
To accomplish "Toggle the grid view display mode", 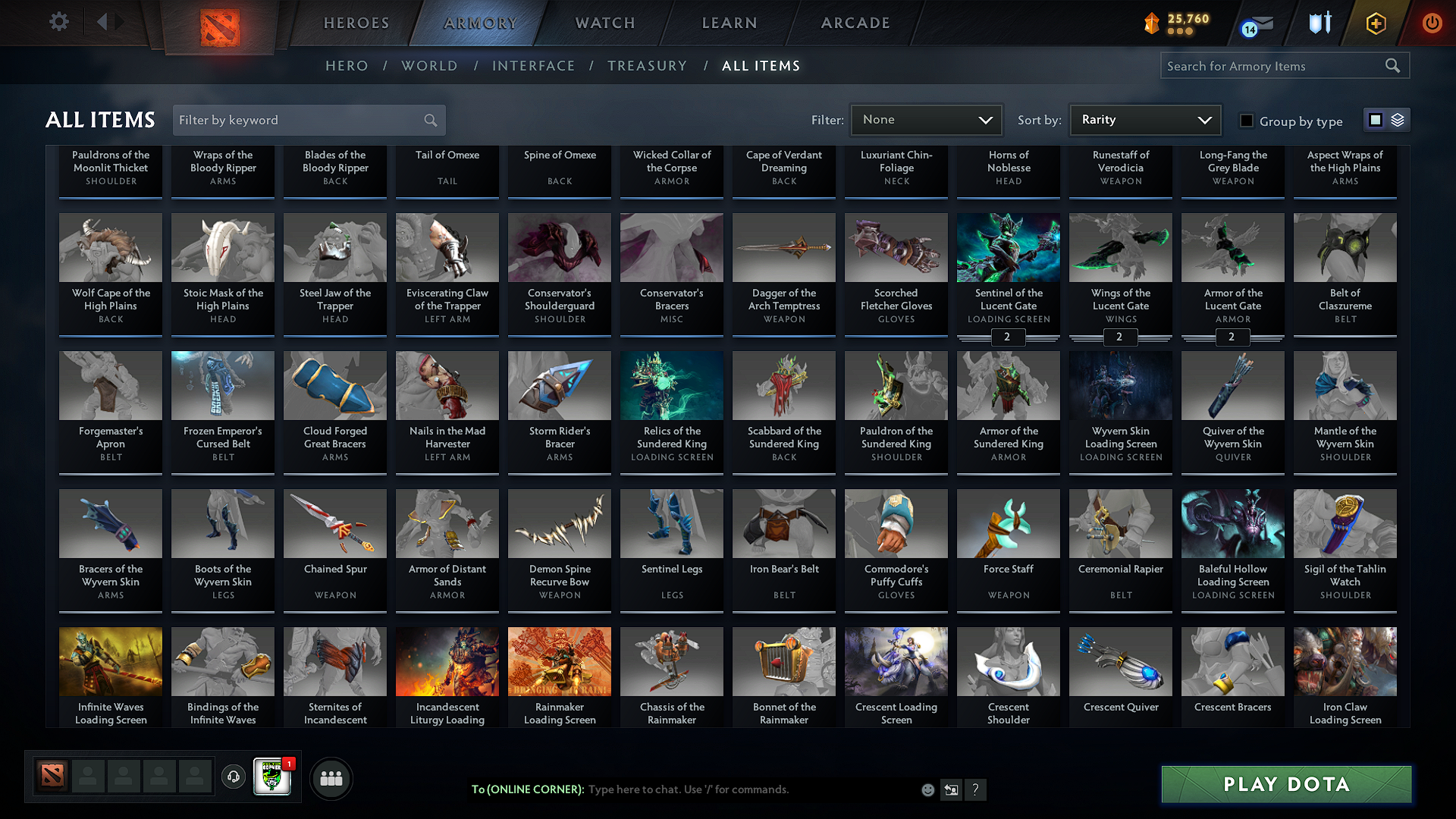I will pyautogui.click(x=1376, y=120).
